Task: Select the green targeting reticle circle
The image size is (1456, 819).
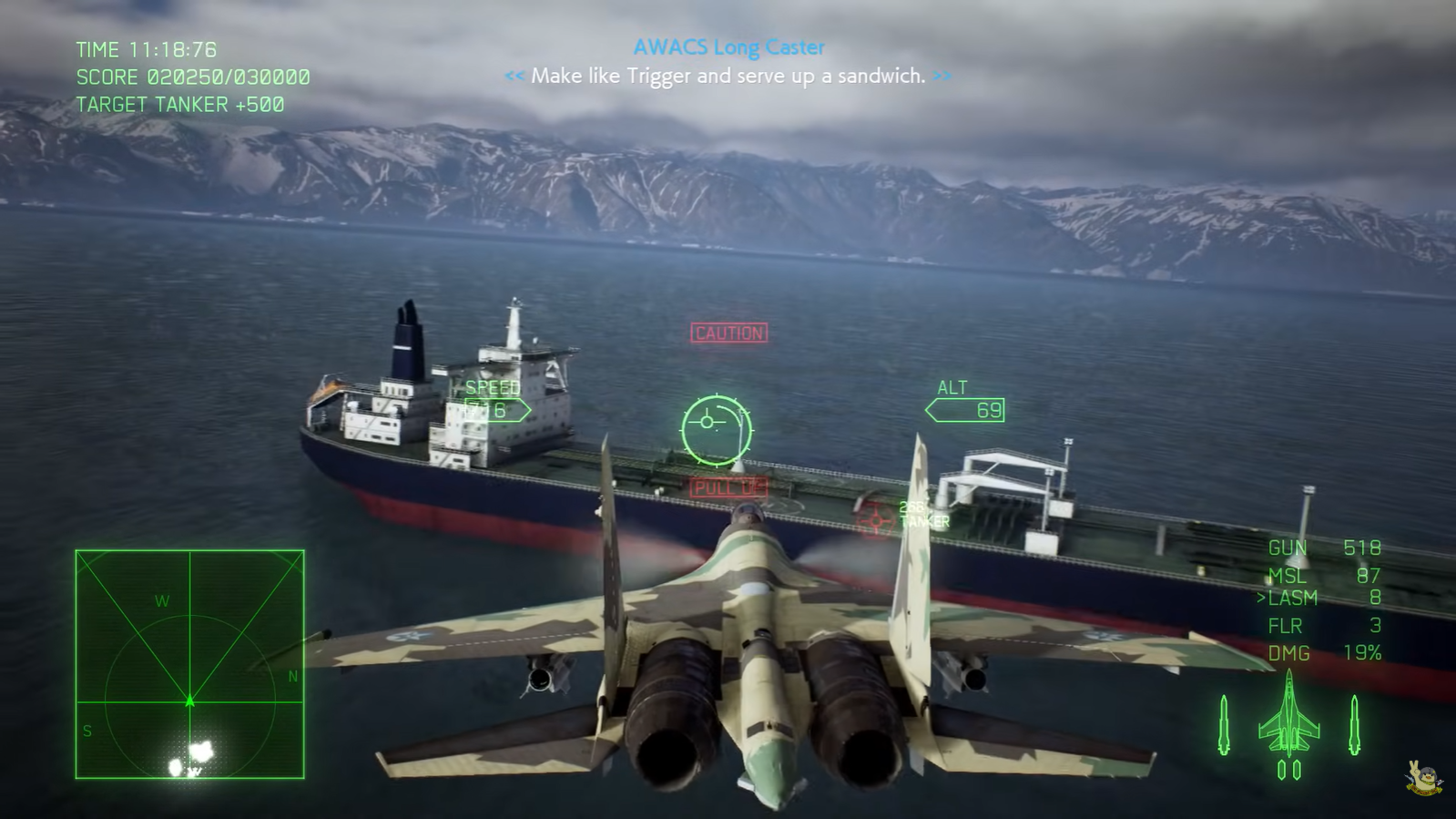Action: click(x=716, y=428)
